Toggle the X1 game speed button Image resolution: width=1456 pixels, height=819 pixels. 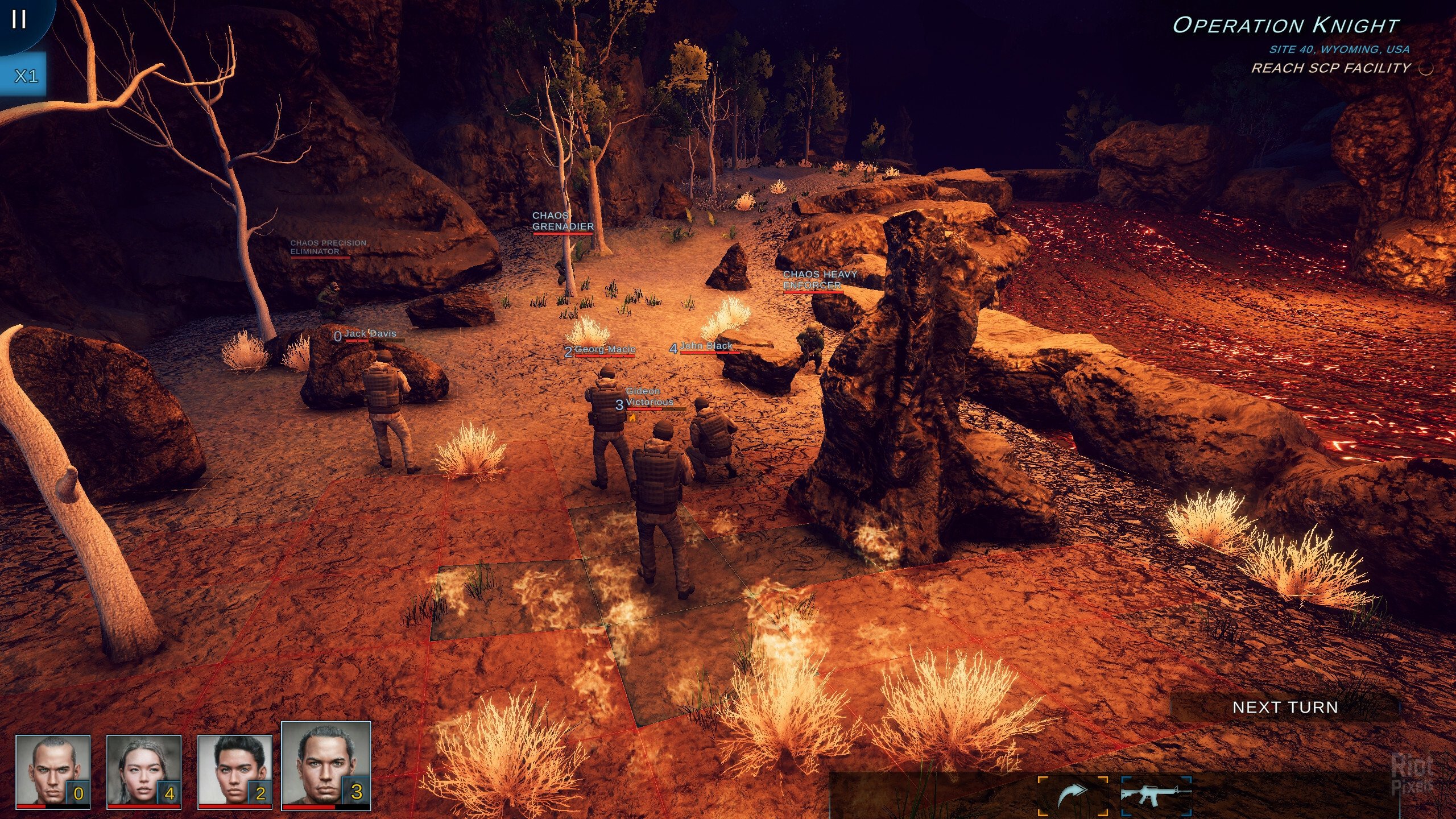pos(25,76)
